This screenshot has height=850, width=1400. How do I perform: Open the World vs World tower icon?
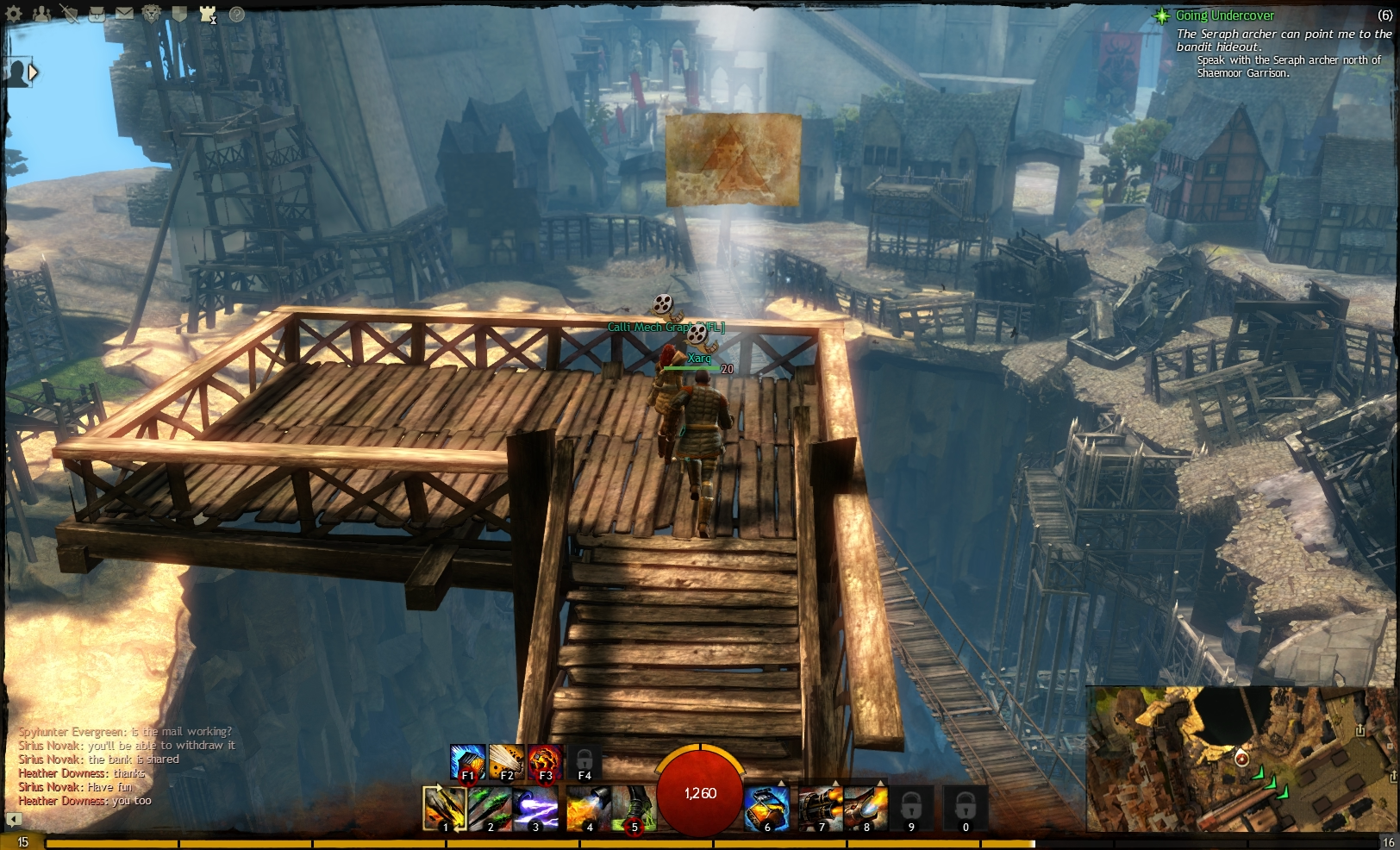(x=207, y=14)
